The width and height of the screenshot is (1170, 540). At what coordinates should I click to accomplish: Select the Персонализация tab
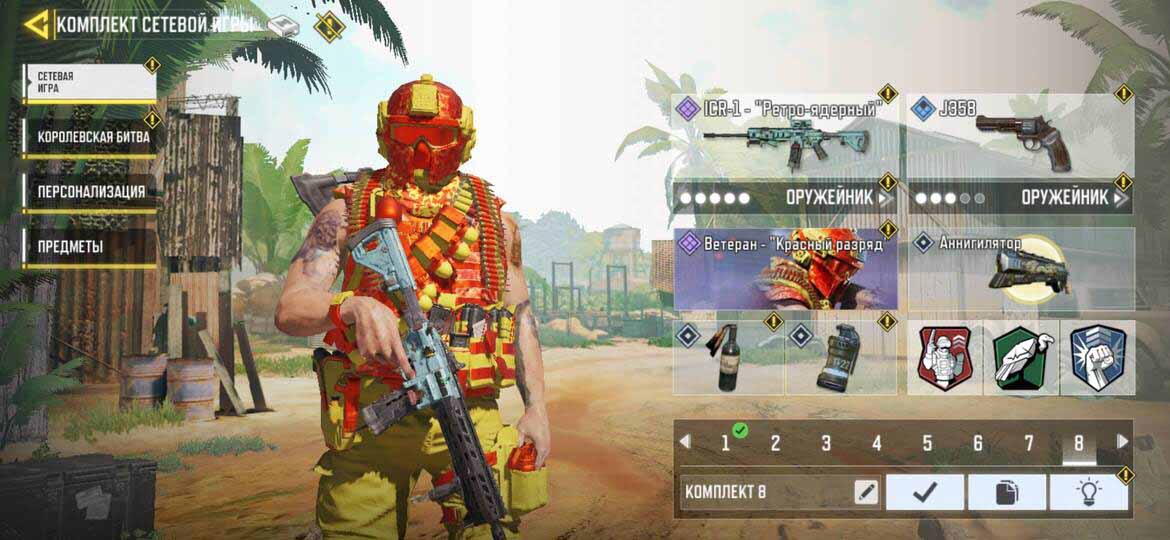coord(90,192)
